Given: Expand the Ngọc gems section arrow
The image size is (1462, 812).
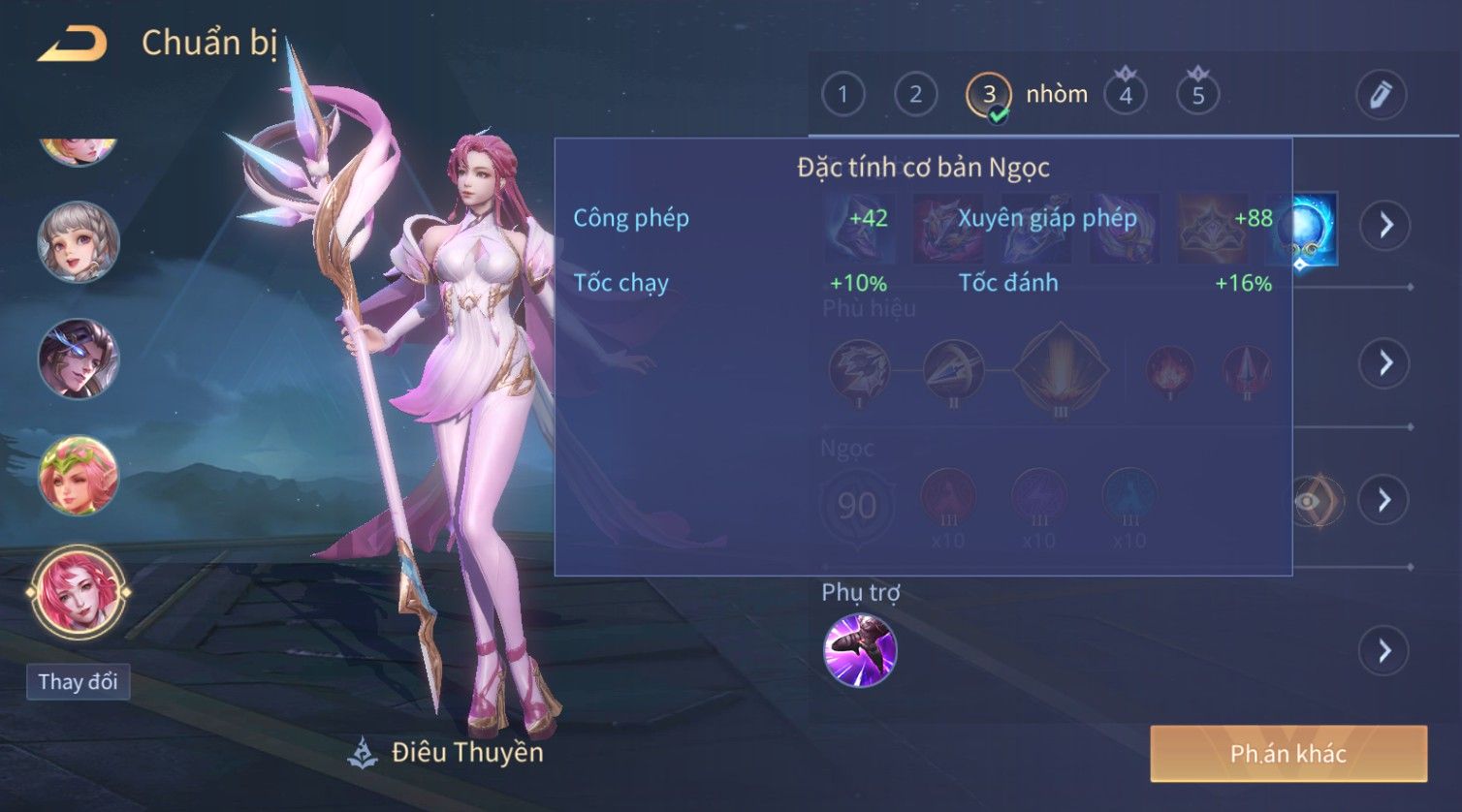Looking at the screenshot, I should [1384, 500].
